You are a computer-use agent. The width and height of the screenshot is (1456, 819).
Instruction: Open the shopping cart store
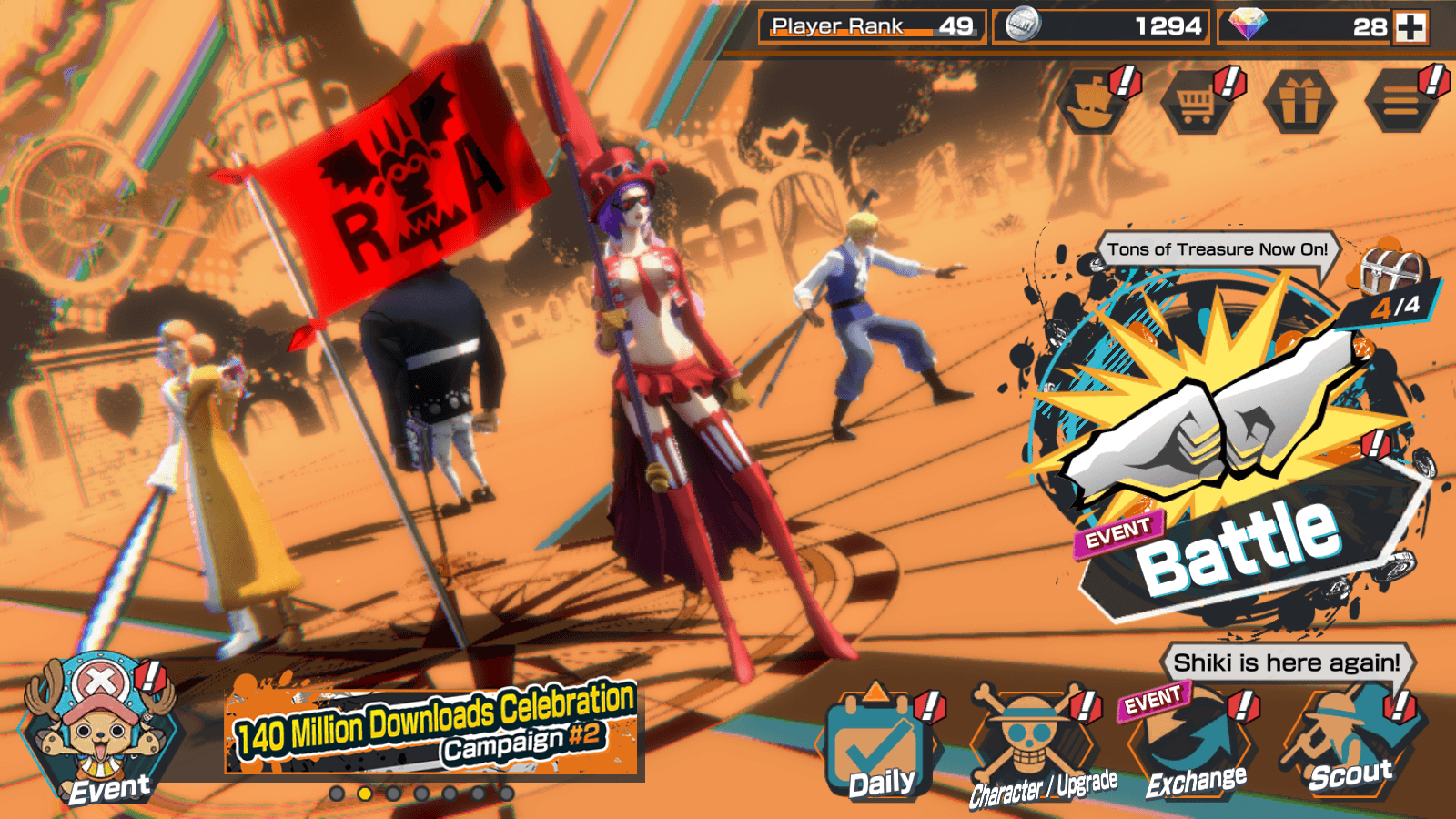pyautogui.click(x=1197, y=102)
